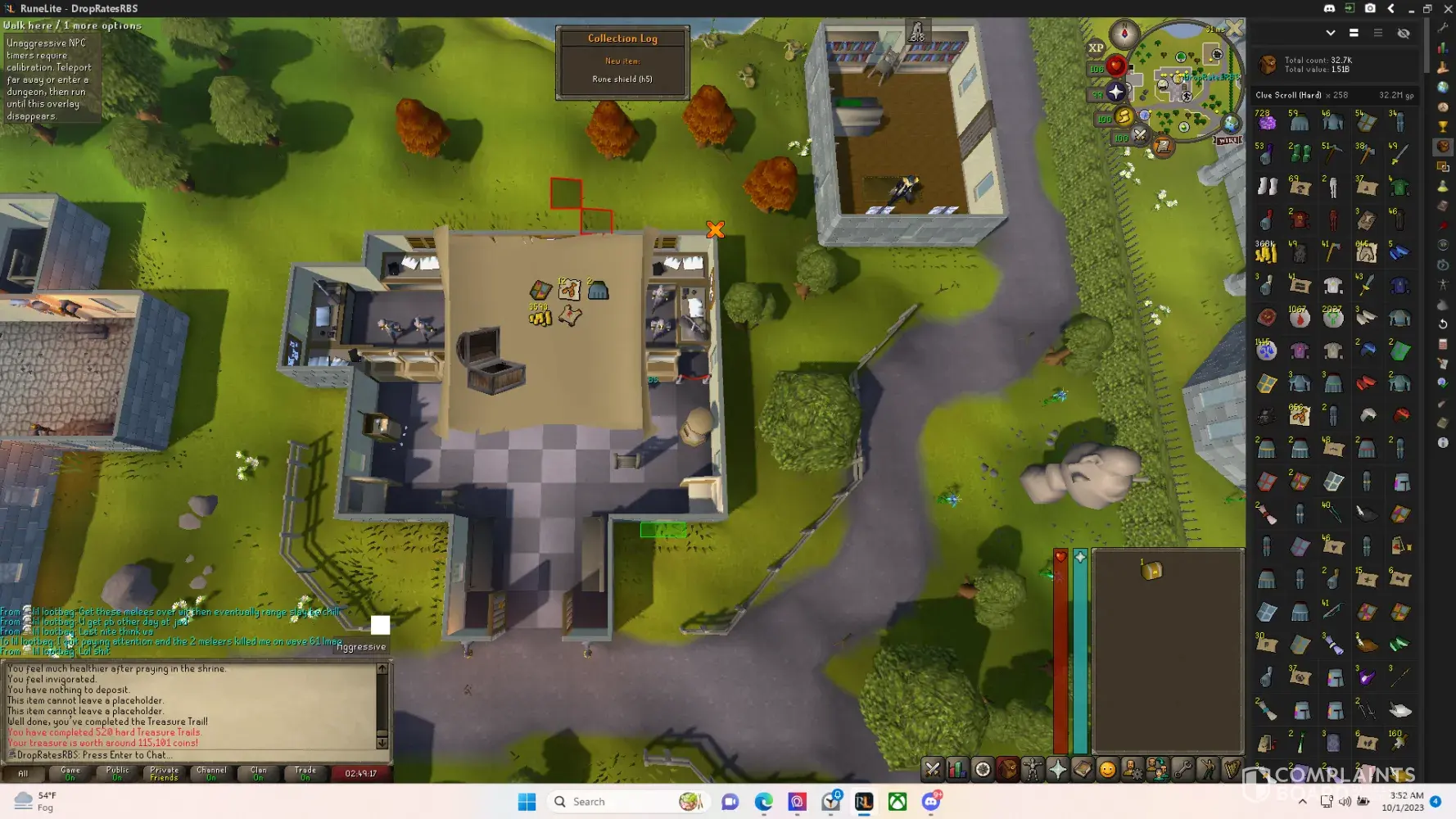Click the compass to face north
The image size is (1456, 819).
1124,33
